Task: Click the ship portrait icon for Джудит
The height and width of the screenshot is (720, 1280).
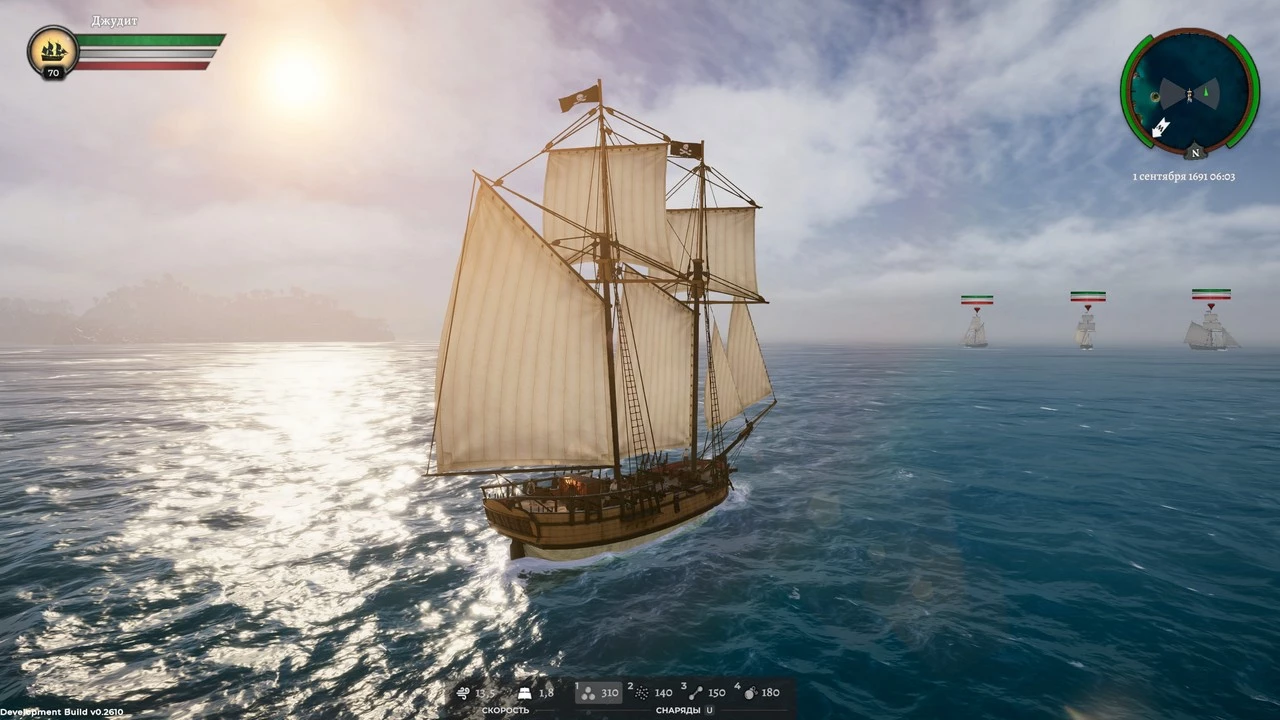Action: tap(53, 51)
